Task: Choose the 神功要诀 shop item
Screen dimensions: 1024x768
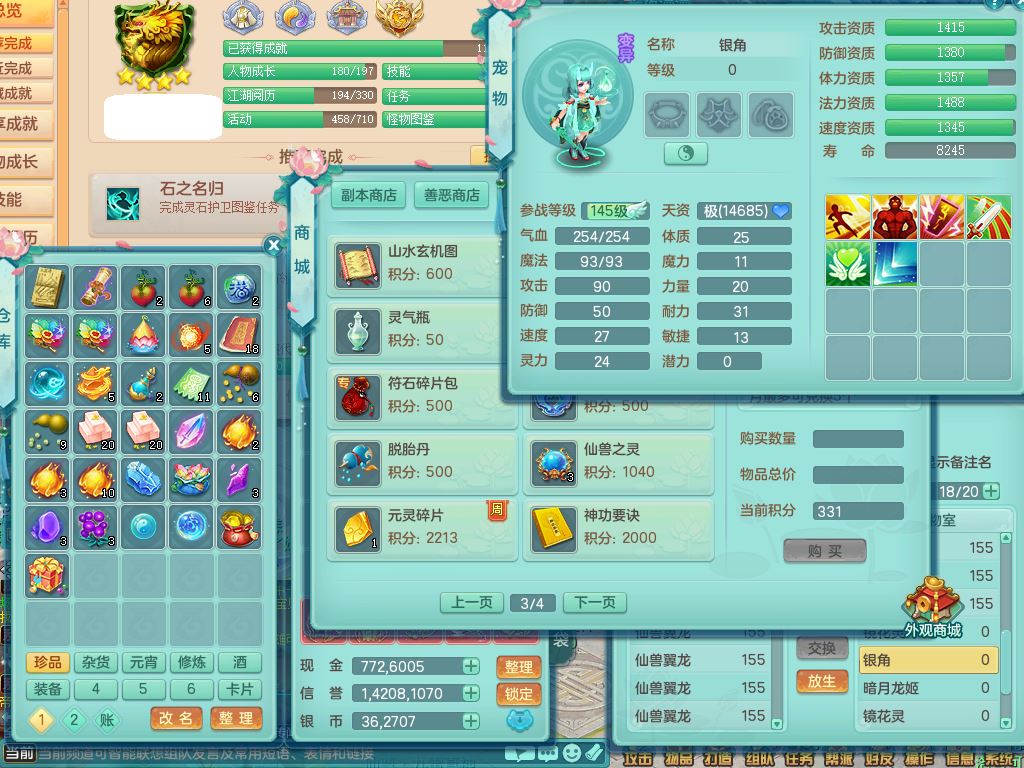Action: (x=617, y=527)
